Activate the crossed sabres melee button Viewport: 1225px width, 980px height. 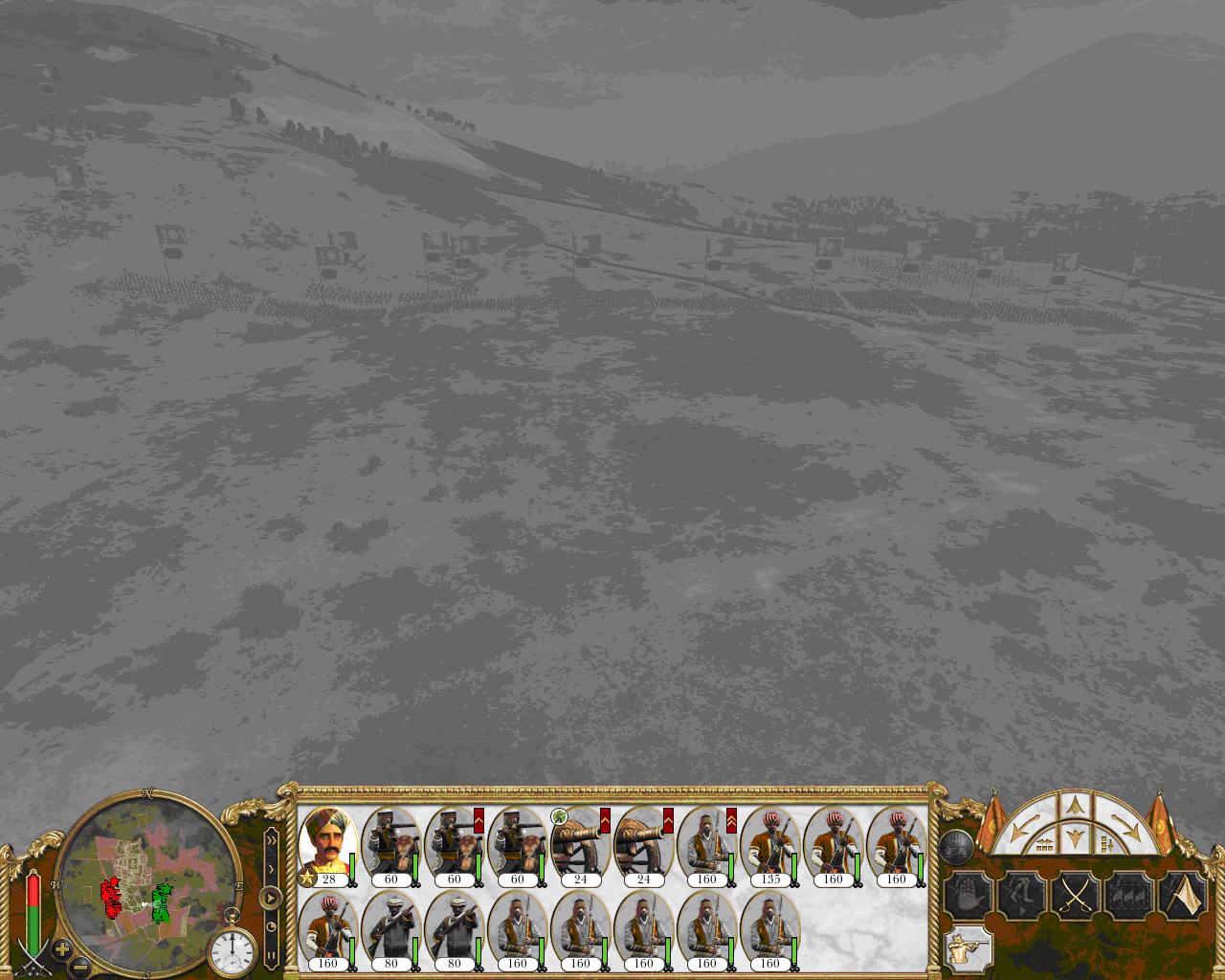[1075, 897]
